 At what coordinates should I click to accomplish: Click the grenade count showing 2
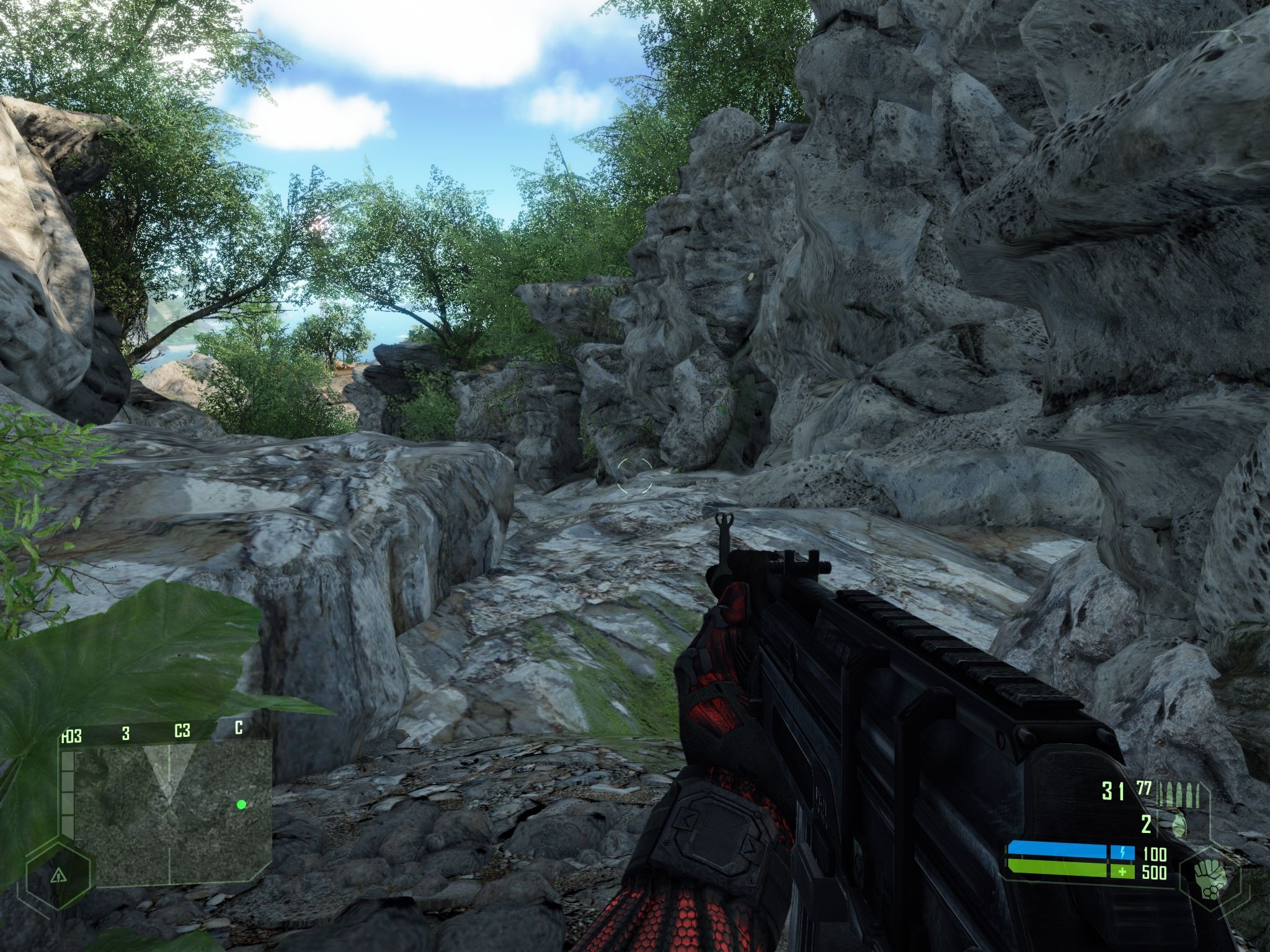(x=1146, y=824)
